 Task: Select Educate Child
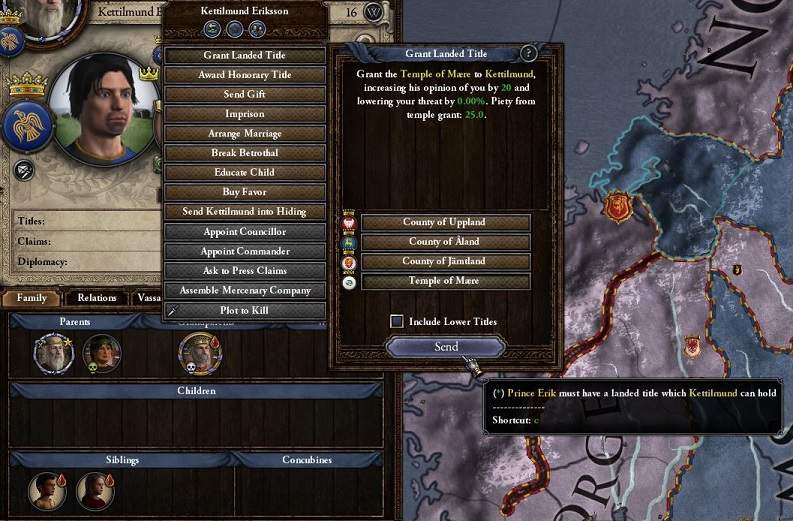(x=245, y=172)
